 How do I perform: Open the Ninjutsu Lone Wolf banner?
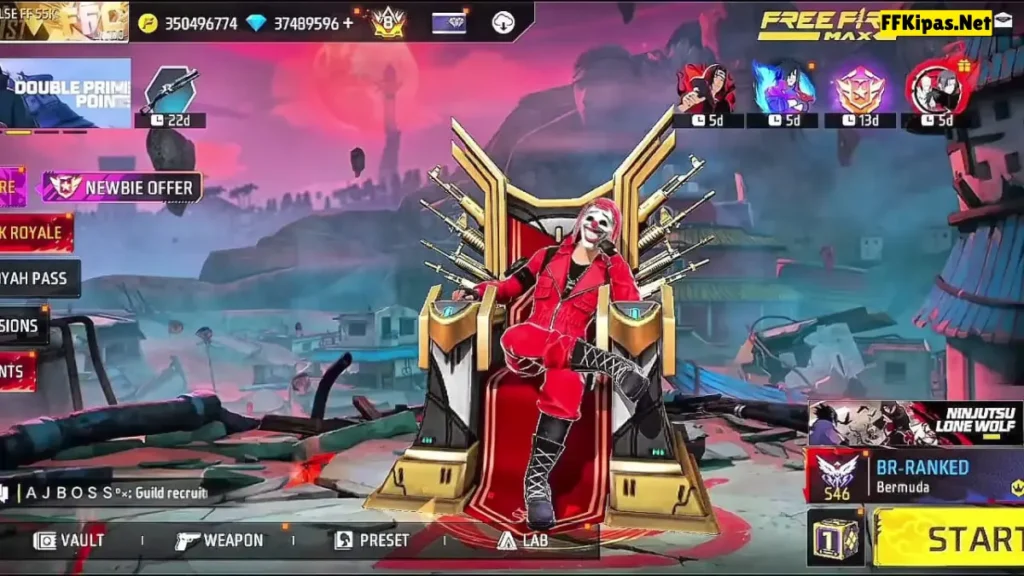coord(915,422)
